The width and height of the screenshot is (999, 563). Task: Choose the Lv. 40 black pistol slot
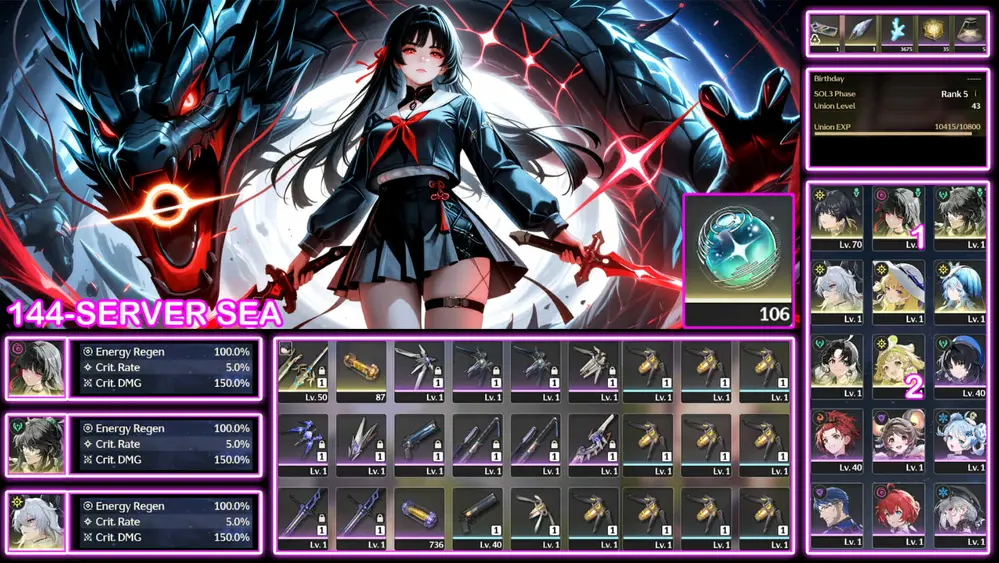(478, 516)
